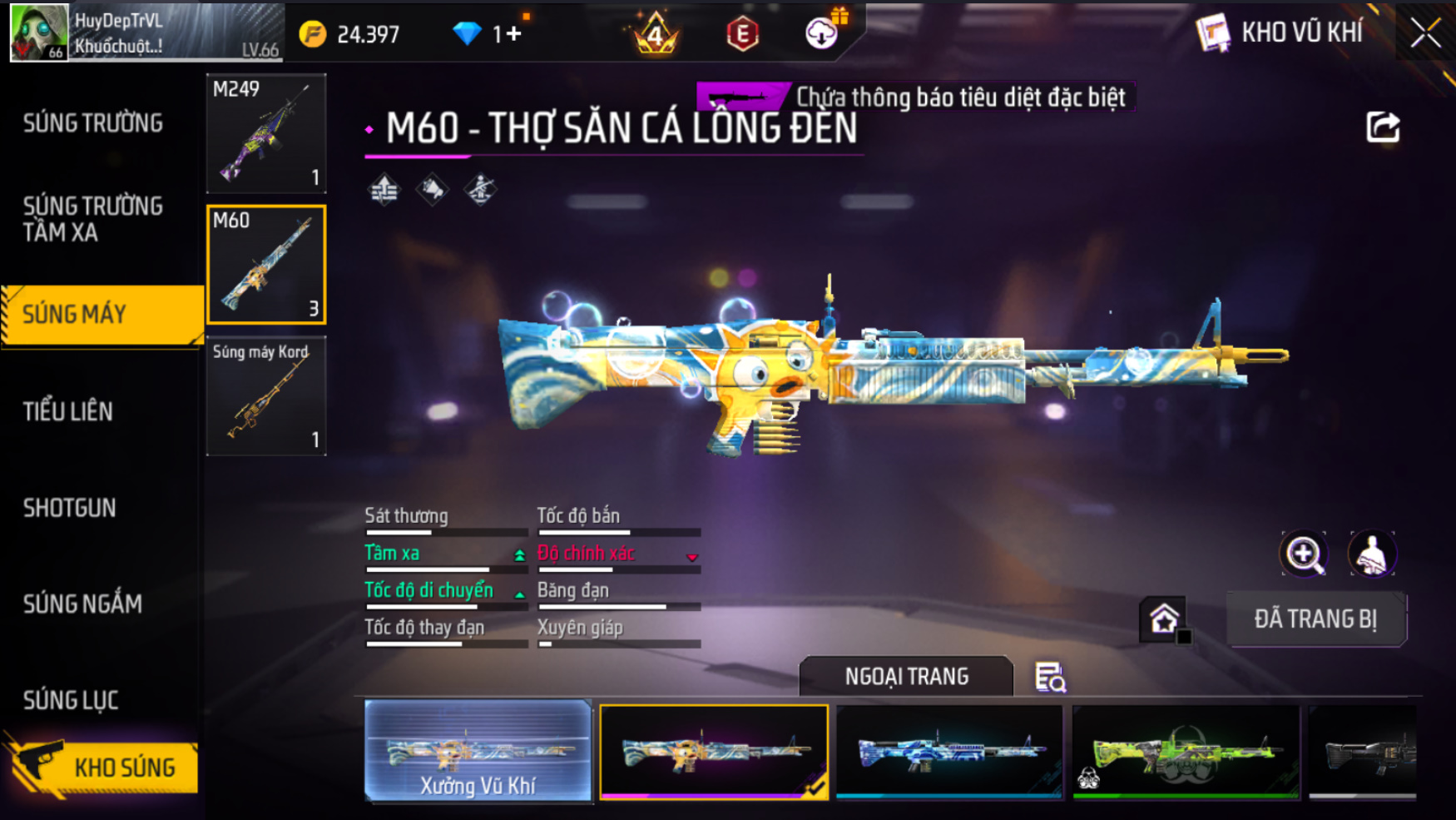
Task: Show the Súng Ngắm weapons
Action: click(82, 604)
